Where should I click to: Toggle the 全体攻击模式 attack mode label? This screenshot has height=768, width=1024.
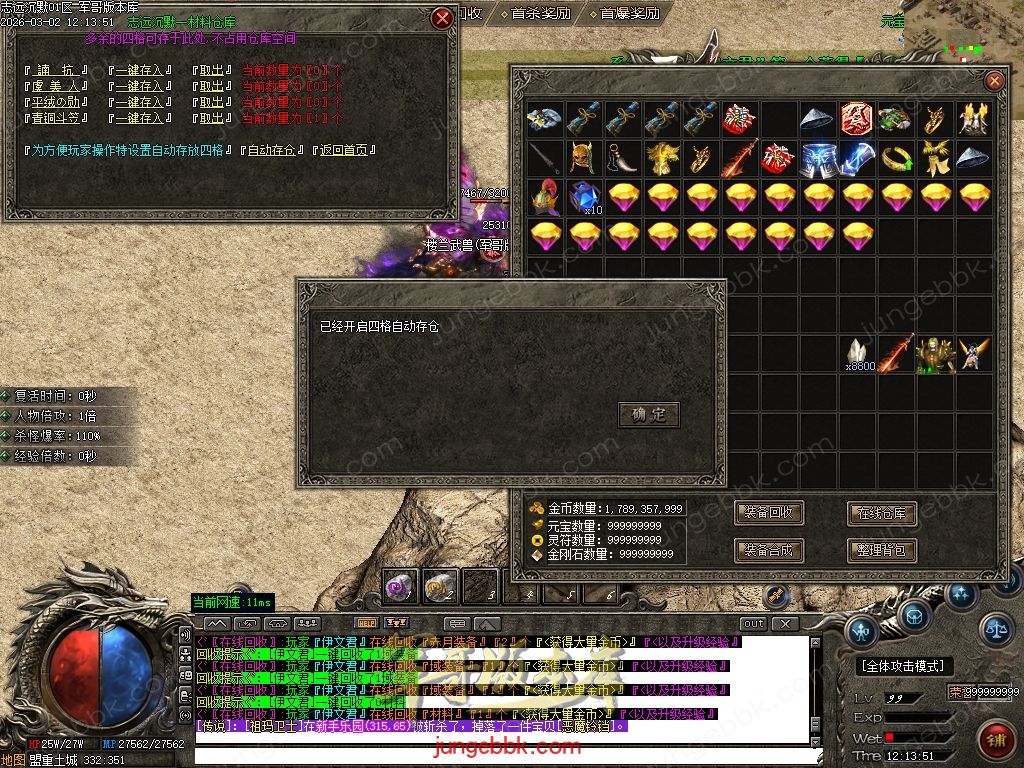[x=902, y=666]
